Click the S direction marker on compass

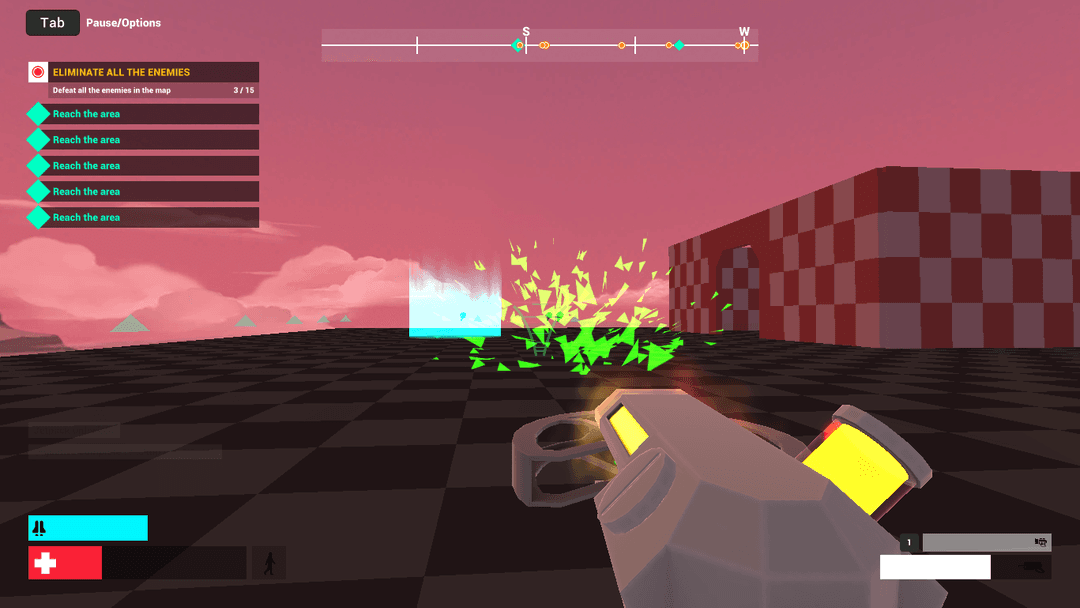click(x=526, y=32)
